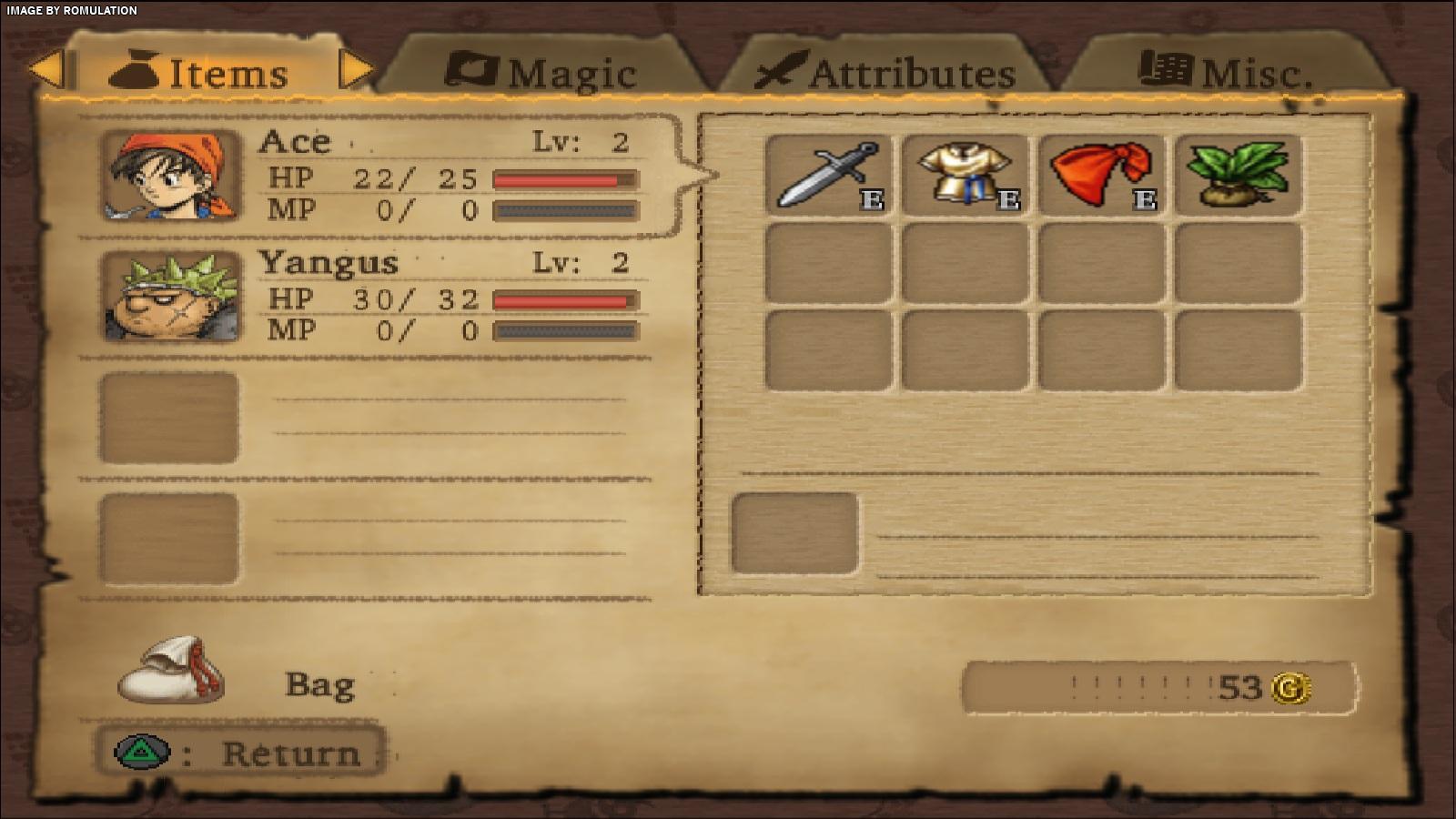Select Yangus in the party list

(x=373, y=297)
